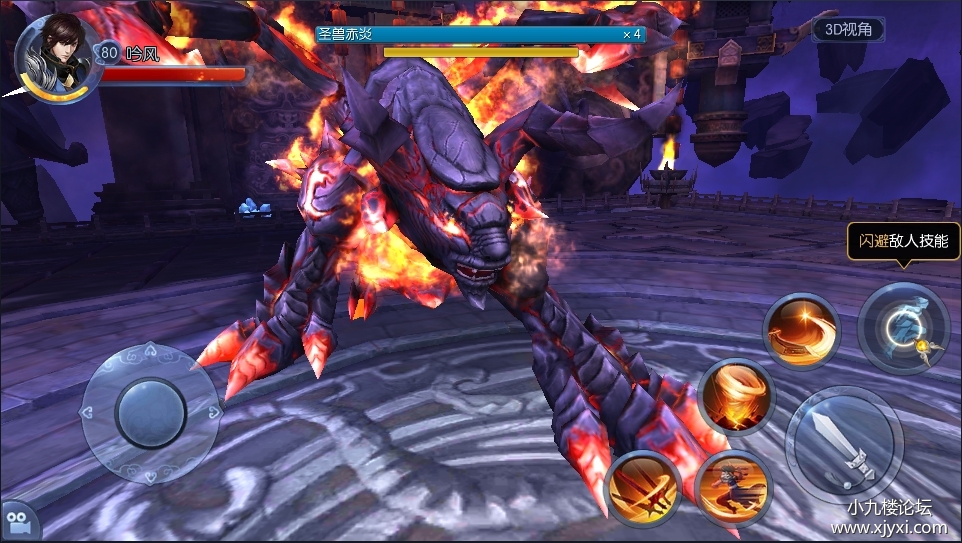
Task: Click the virtual joystick movement pad
Action: tap(150, 412)
